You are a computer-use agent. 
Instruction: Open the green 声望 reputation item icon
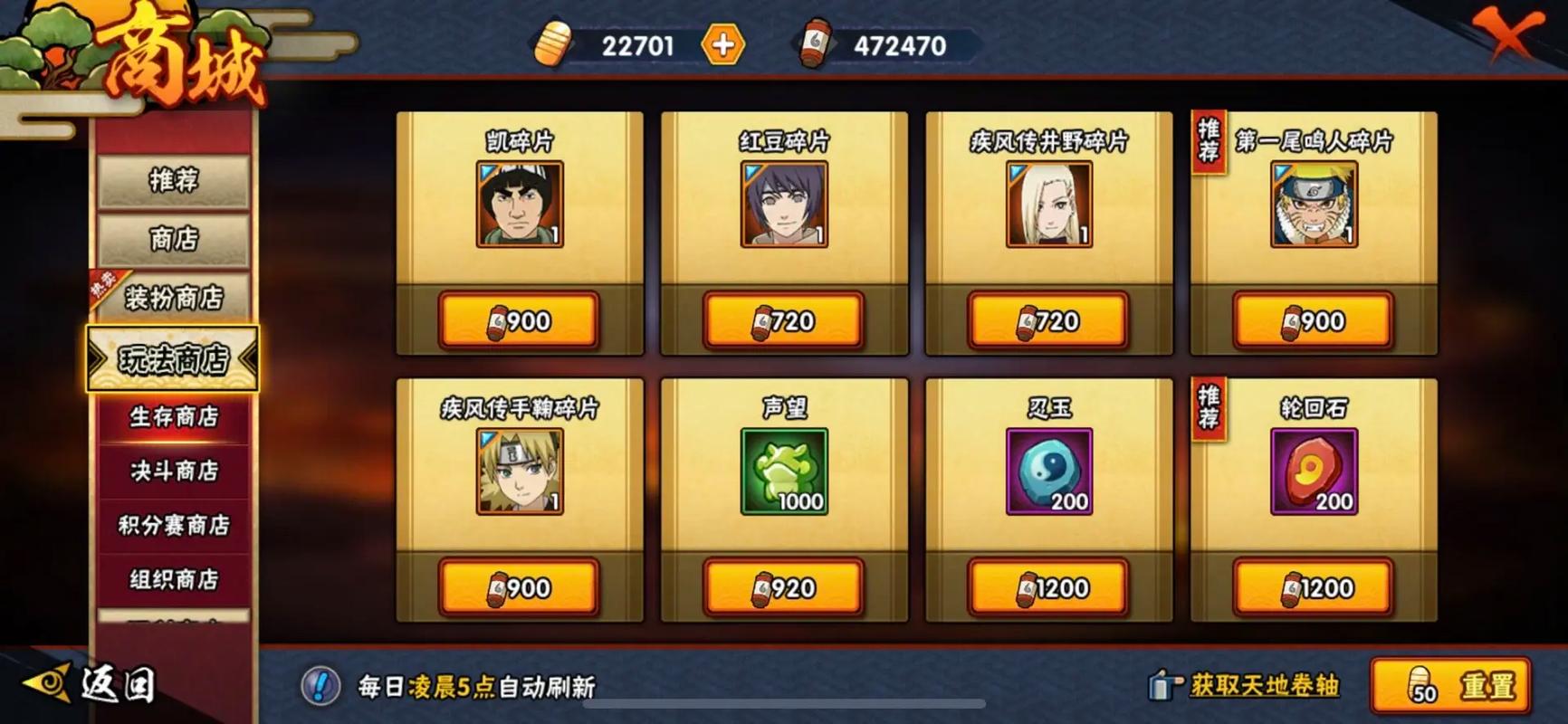[x=782, y=471]
